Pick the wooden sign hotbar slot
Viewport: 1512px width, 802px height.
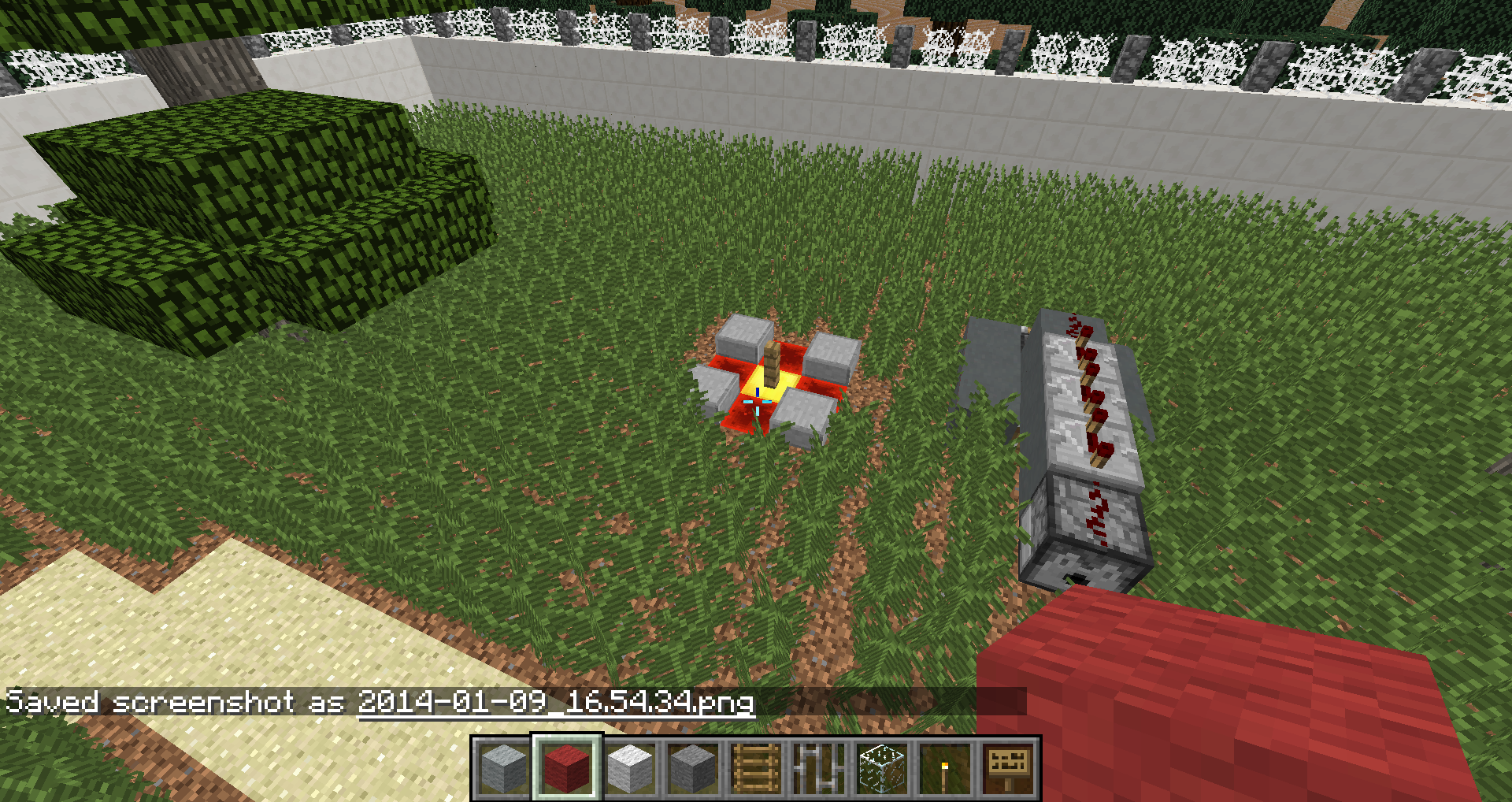pos(1008,768)
